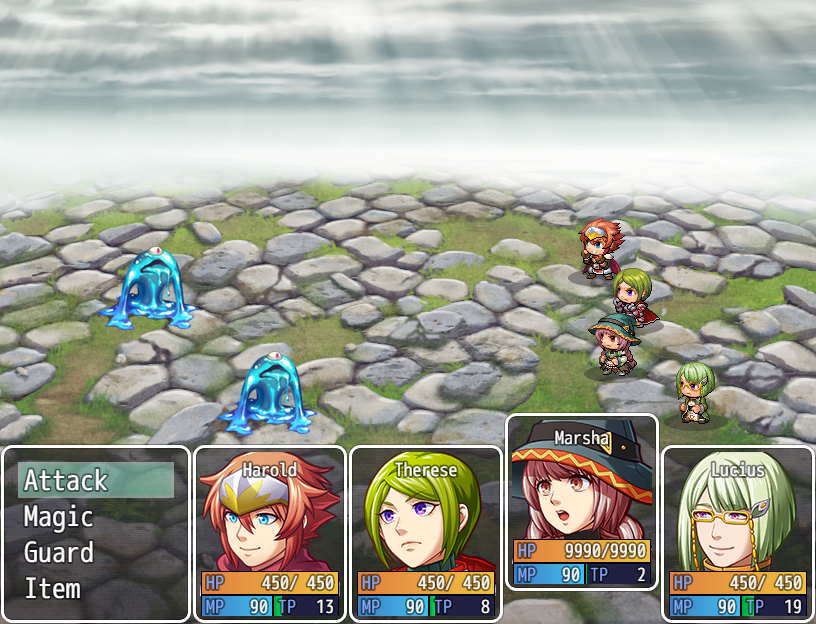Select Lucius's status panel
This screenshot has width=816, height=624.
[x=738, y=533]
